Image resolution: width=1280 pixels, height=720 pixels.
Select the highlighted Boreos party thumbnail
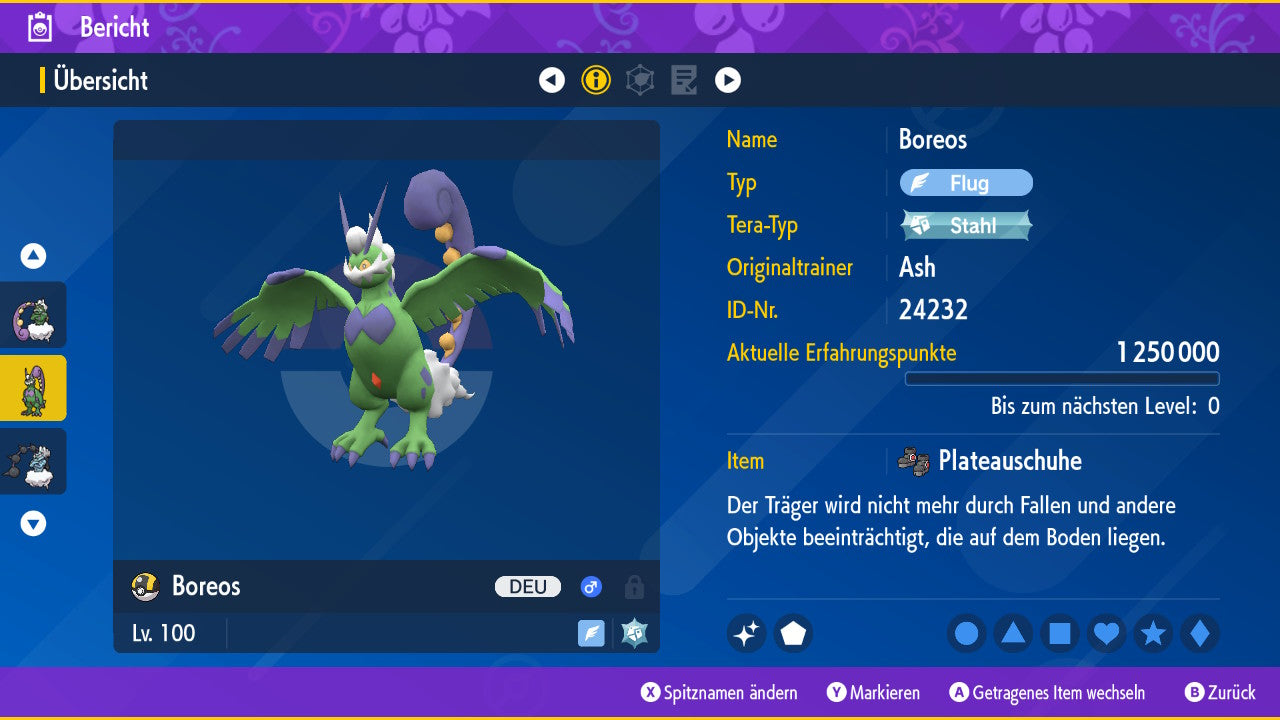tap(34, 388)
